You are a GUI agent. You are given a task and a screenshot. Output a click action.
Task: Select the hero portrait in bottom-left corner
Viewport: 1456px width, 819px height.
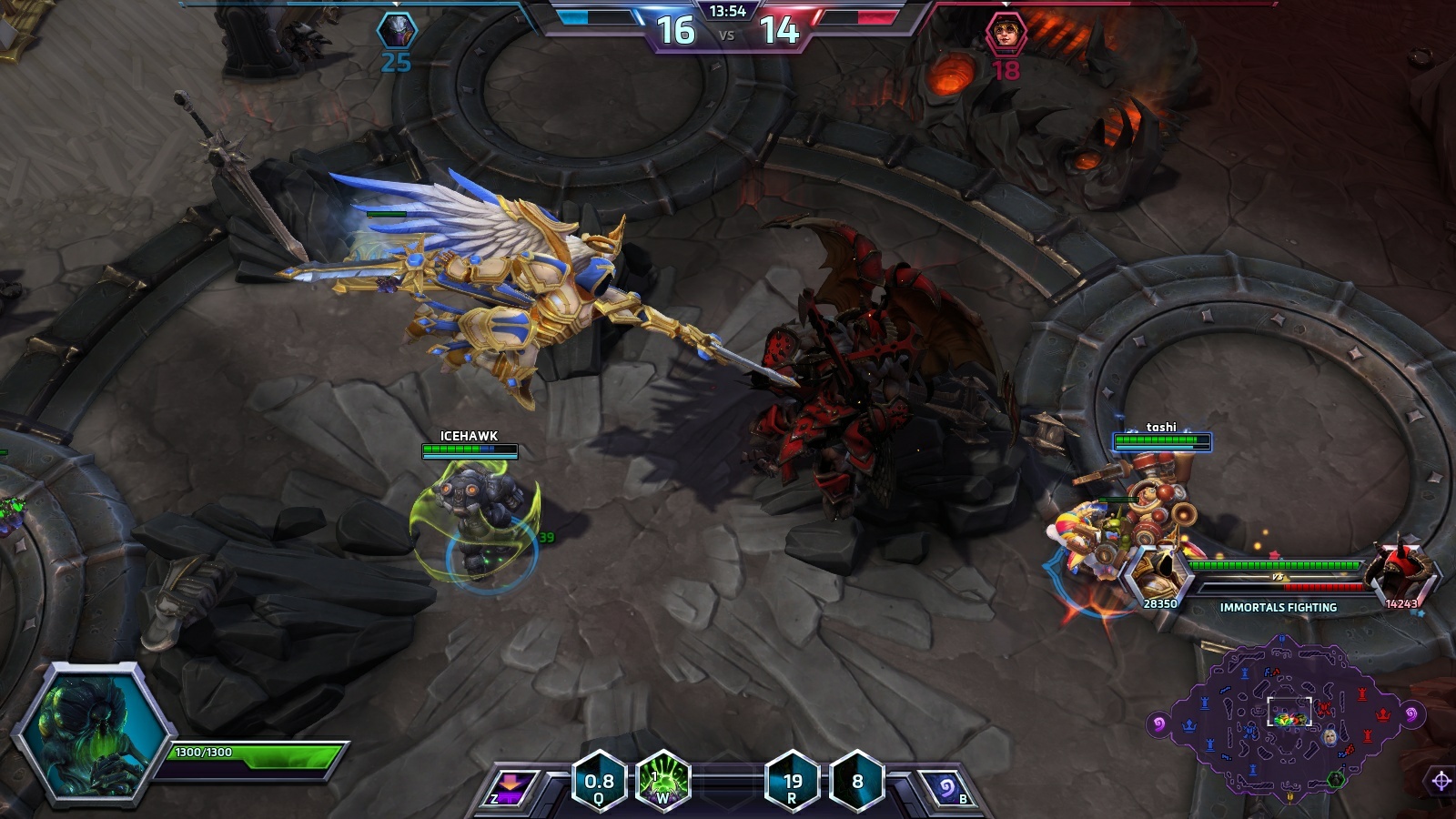pyautogui.click(x=92, y=734)
